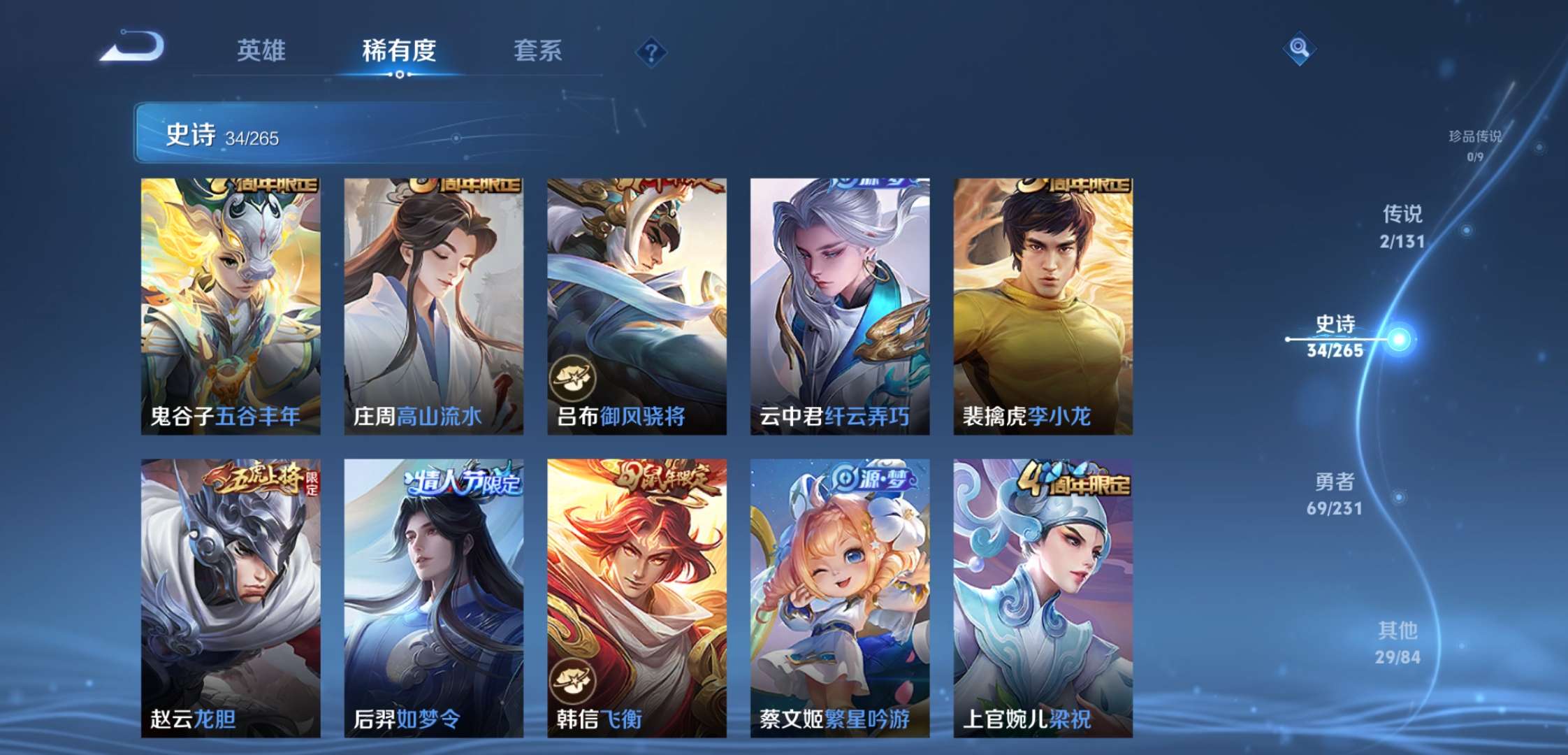Click the help question mark icon
Viewport: 1568px width, 755px height.
(650, 50)
